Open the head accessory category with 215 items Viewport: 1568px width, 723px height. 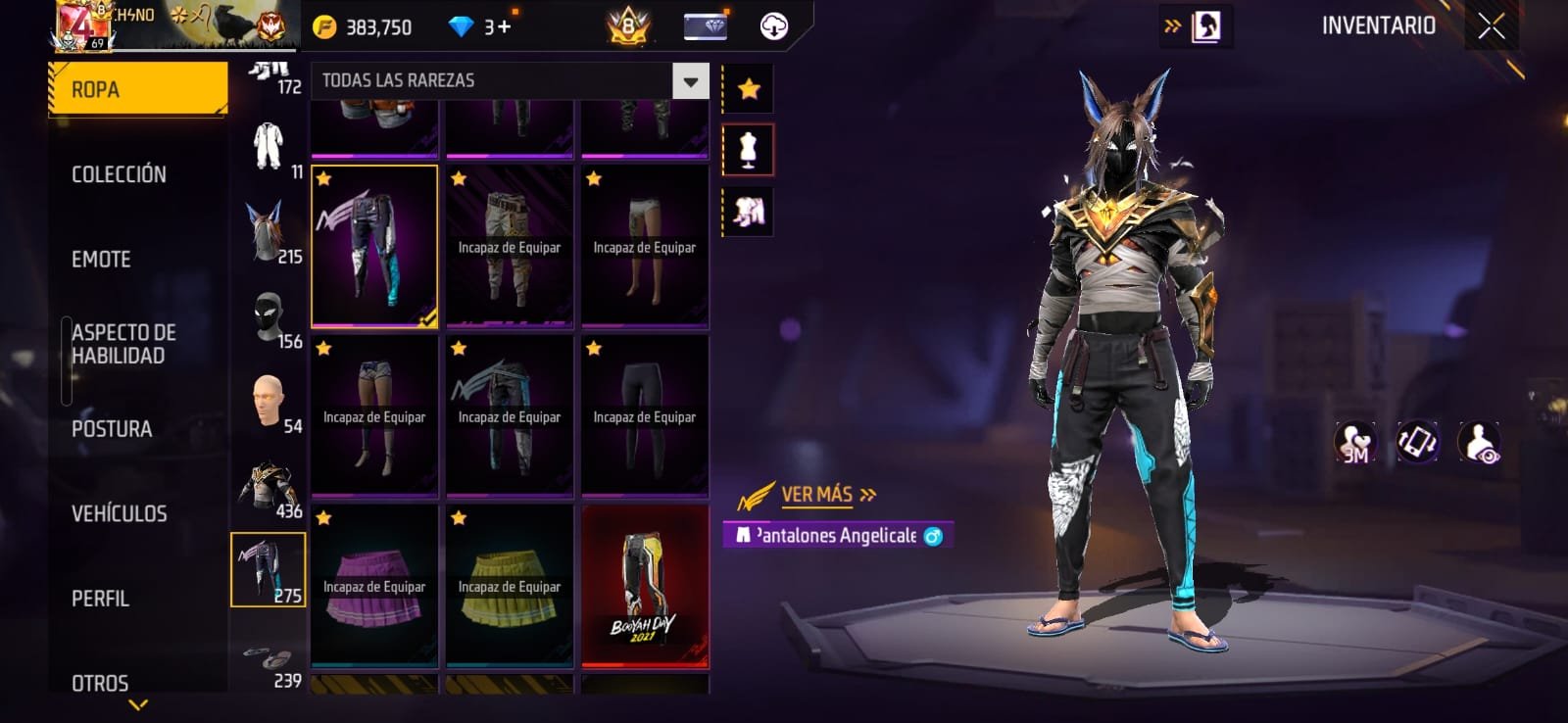(x=268, y=232)
